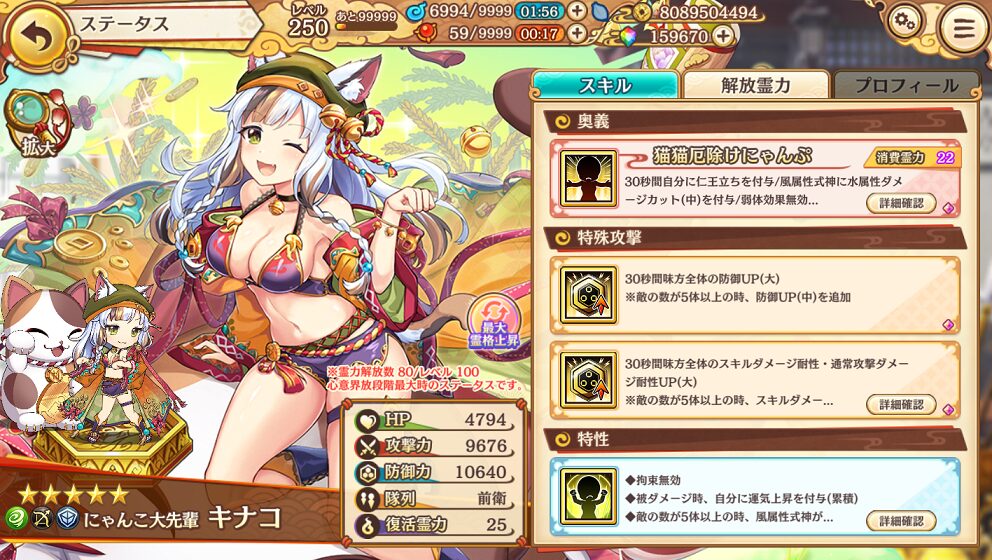Switch to the 解放霊力 tab
Viewport: 992px width, 560px height.
[756, 85]
